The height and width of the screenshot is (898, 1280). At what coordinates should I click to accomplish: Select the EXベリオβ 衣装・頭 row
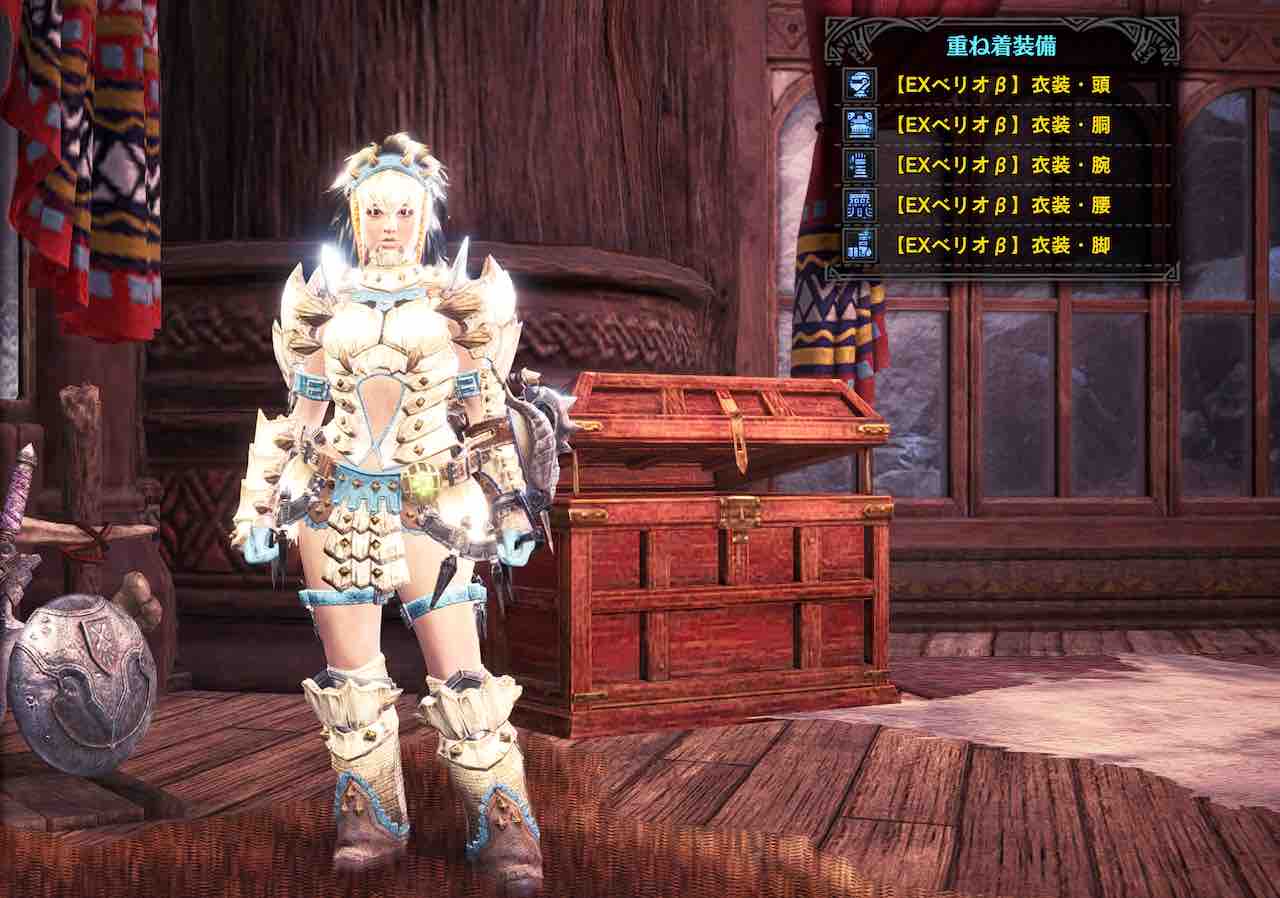1002,85
